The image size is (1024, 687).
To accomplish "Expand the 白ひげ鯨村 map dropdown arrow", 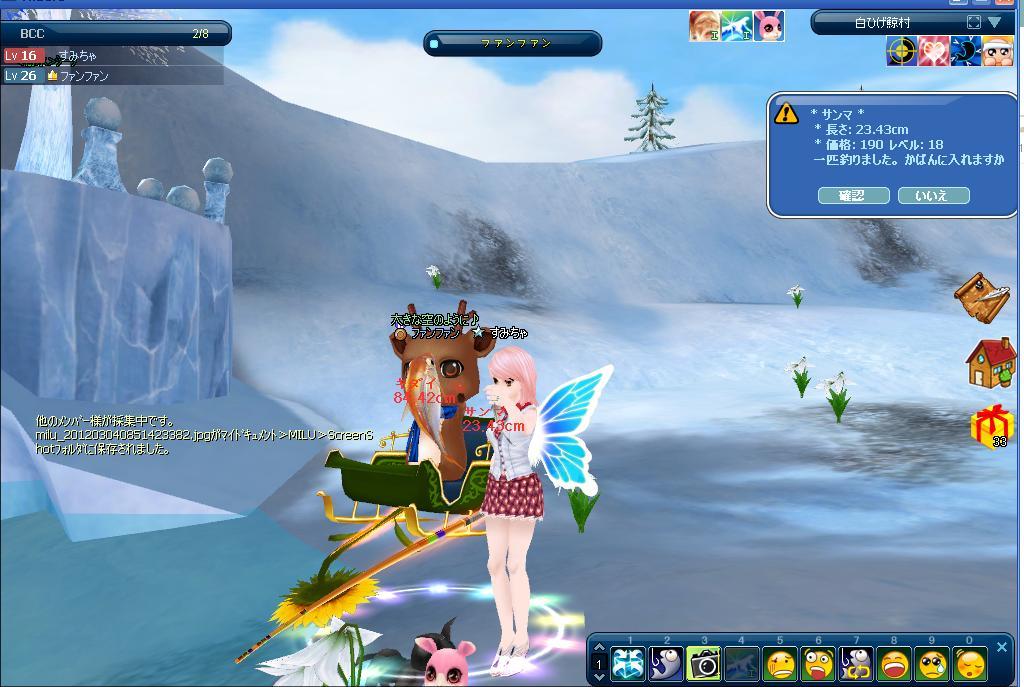I will (994, 22).
